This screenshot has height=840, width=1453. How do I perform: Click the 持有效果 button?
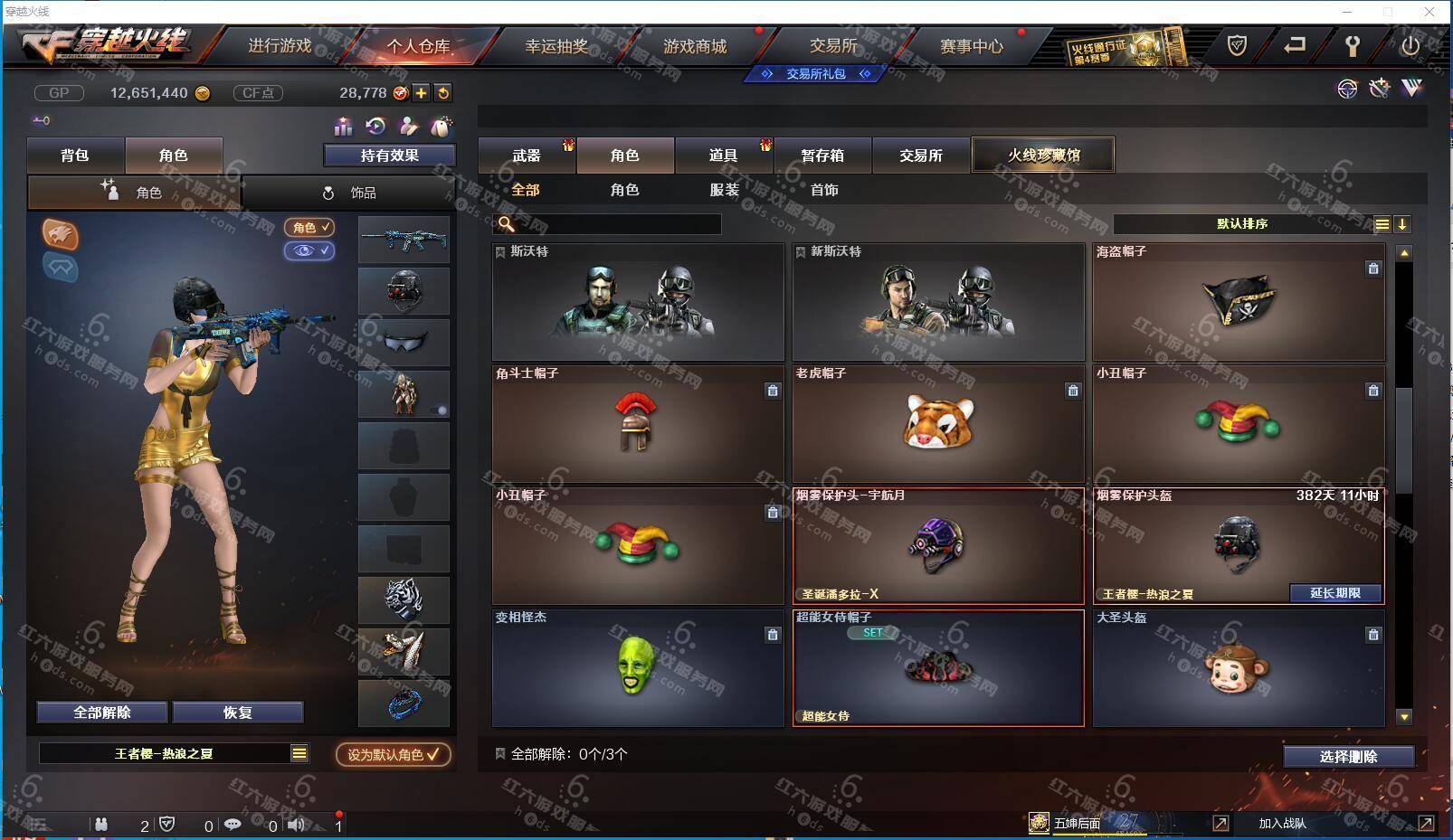tap(389, 156)
